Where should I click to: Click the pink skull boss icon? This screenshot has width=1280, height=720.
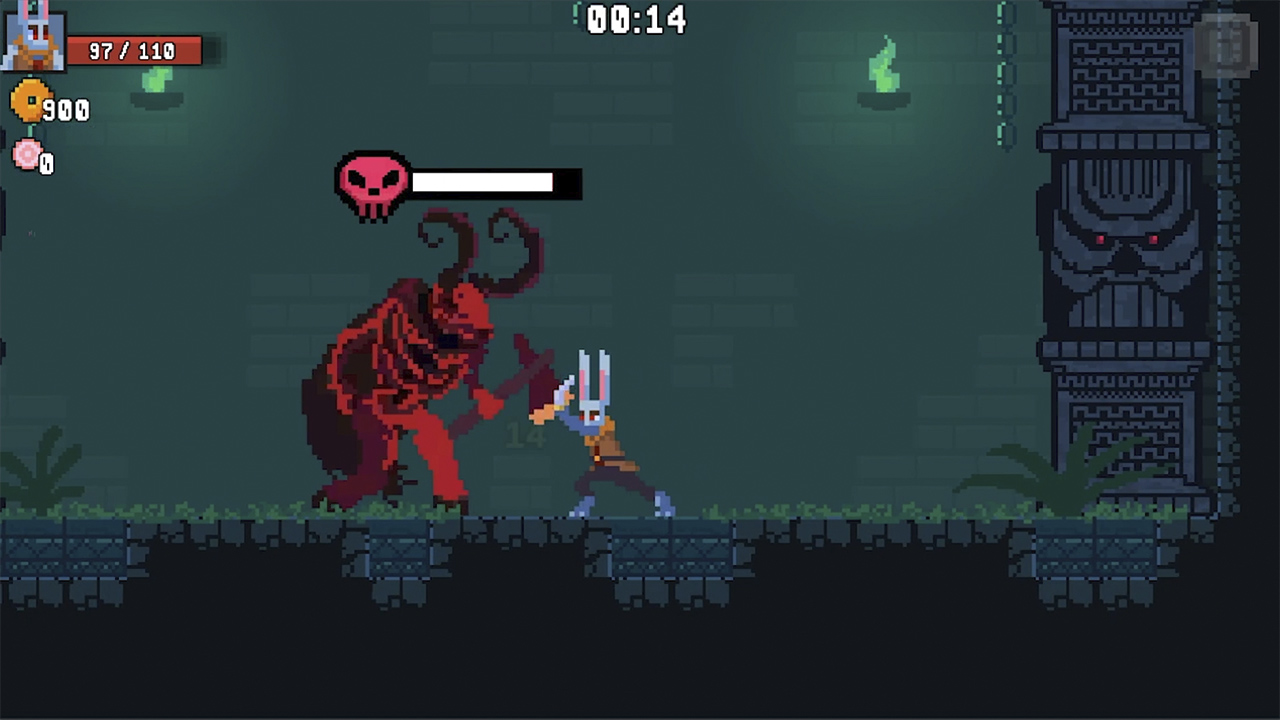[372, 182]
